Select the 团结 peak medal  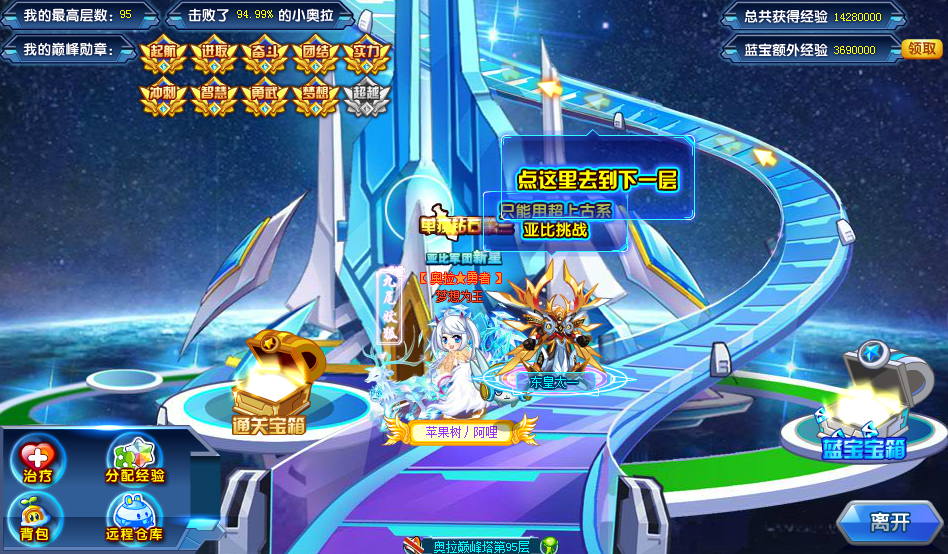click(x=316, y=56)
